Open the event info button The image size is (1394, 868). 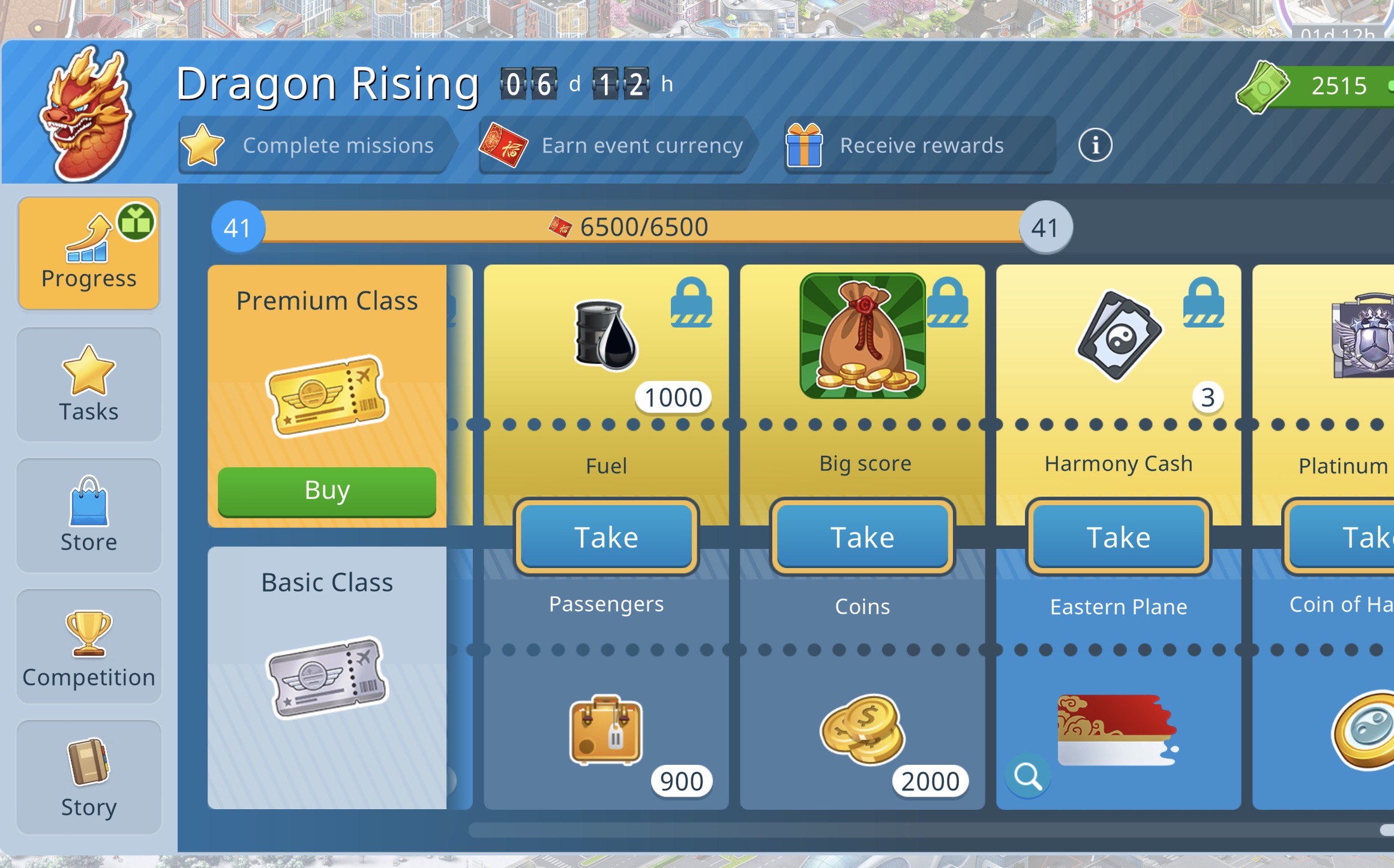1095,145
